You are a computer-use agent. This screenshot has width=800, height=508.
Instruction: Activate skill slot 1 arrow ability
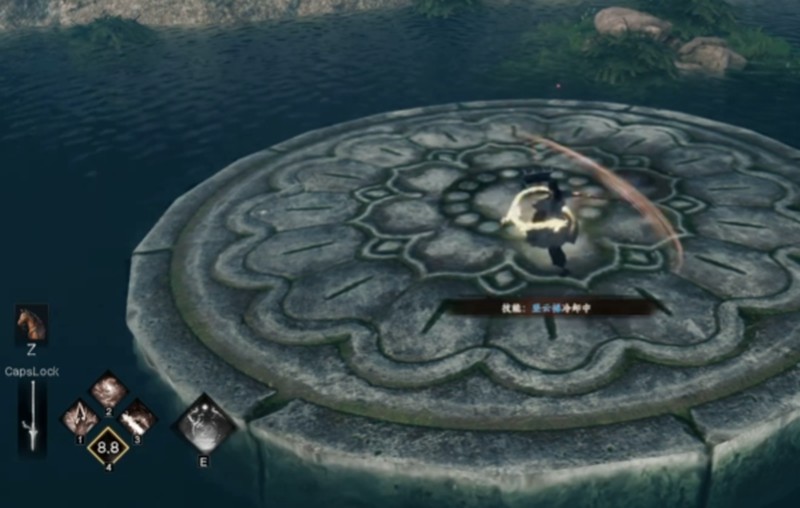[x=80, y=417]
